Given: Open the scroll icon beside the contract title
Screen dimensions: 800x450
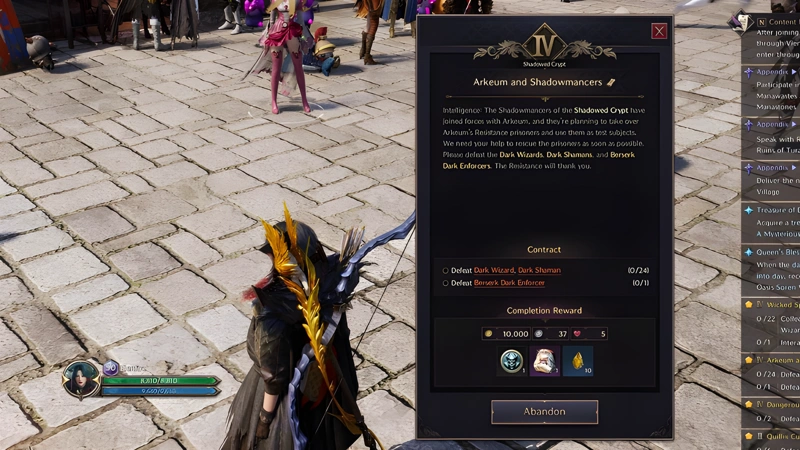Looking at the screenshot, I should [x=611, y=82].
